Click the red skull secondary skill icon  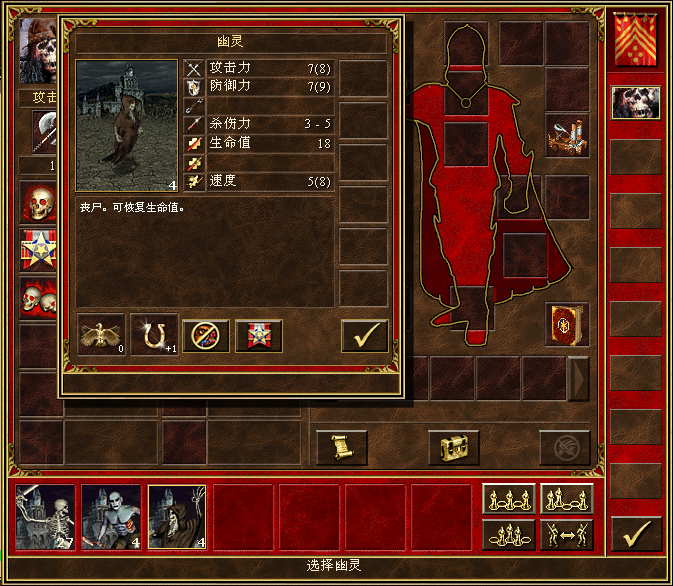tap(40, 203)
